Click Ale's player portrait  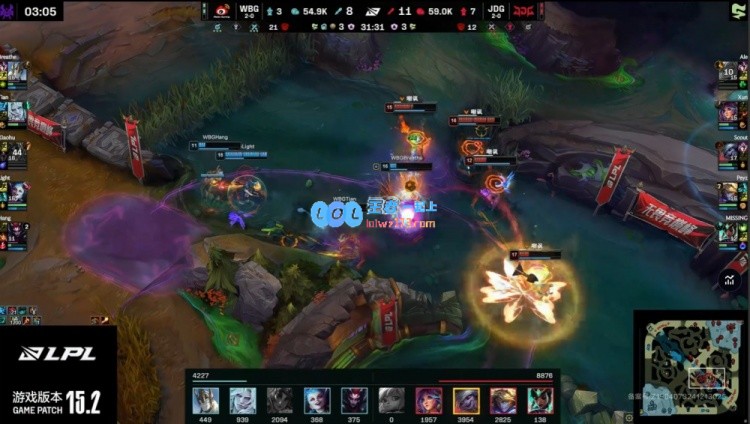coord(727,74)
